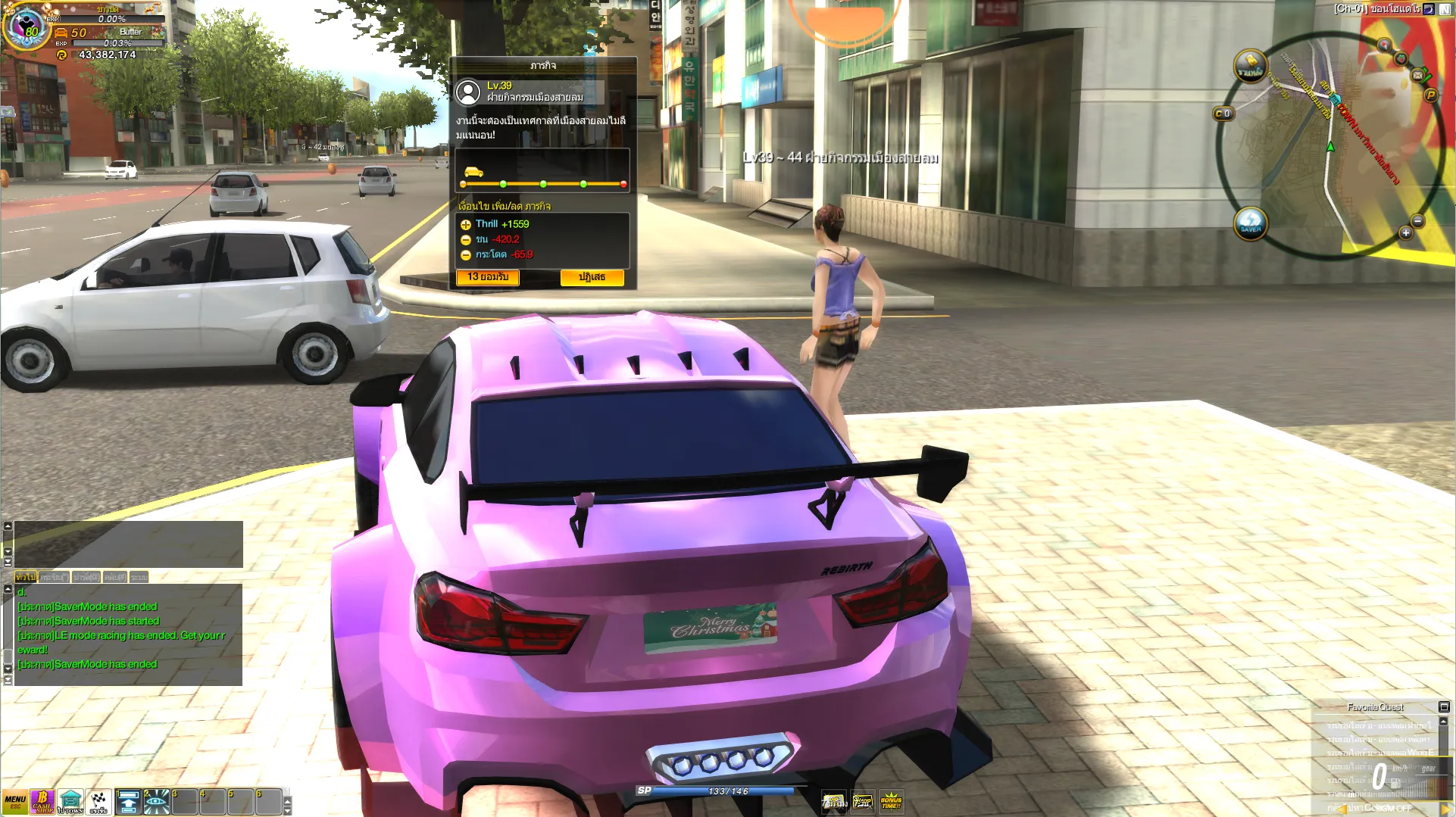Open the MENU button
The image size is (1456, 817).
click(x=15, y=802)
